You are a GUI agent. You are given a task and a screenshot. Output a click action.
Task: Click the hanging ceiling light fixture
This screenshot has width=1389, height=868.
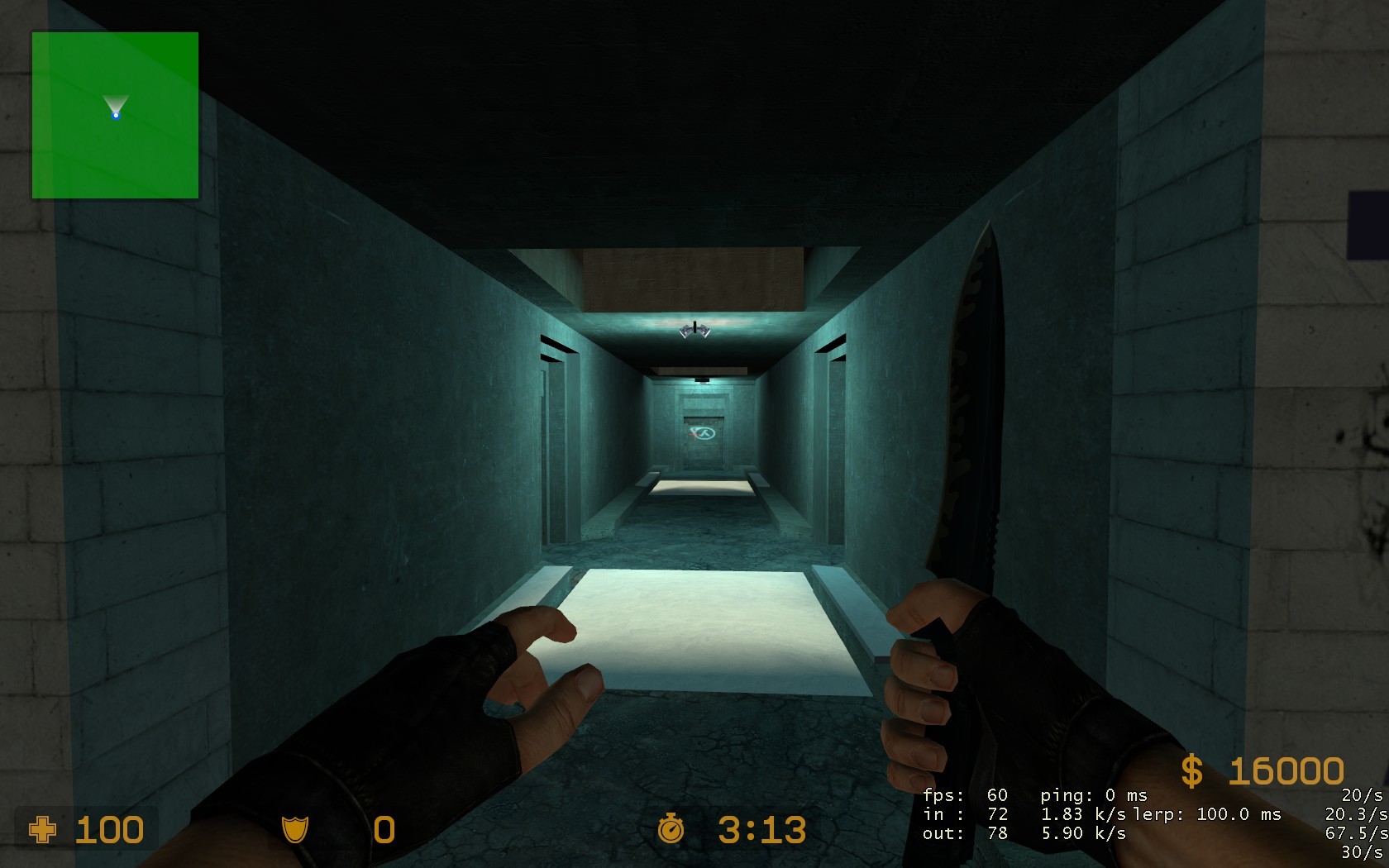(694, 329)
